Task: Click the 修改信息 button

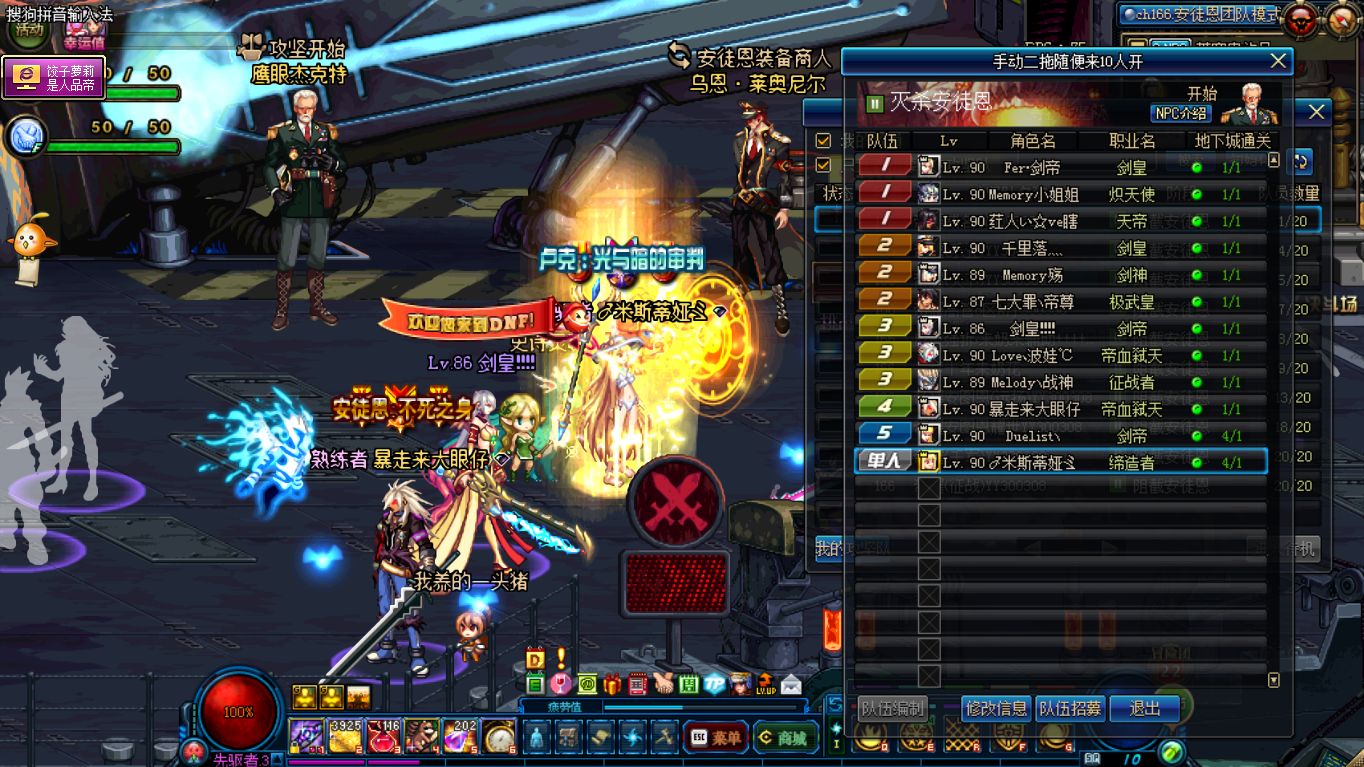Action: click(x=996, y=709)
